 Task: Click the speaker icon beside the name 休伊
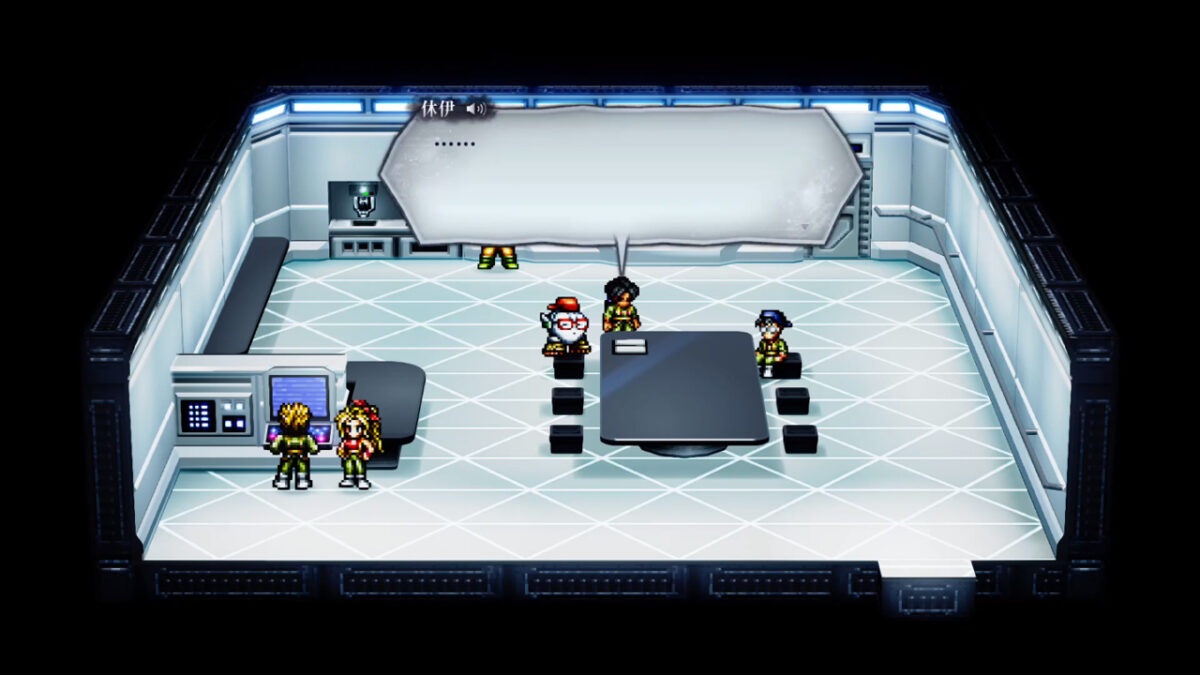(x=477, y=109)
